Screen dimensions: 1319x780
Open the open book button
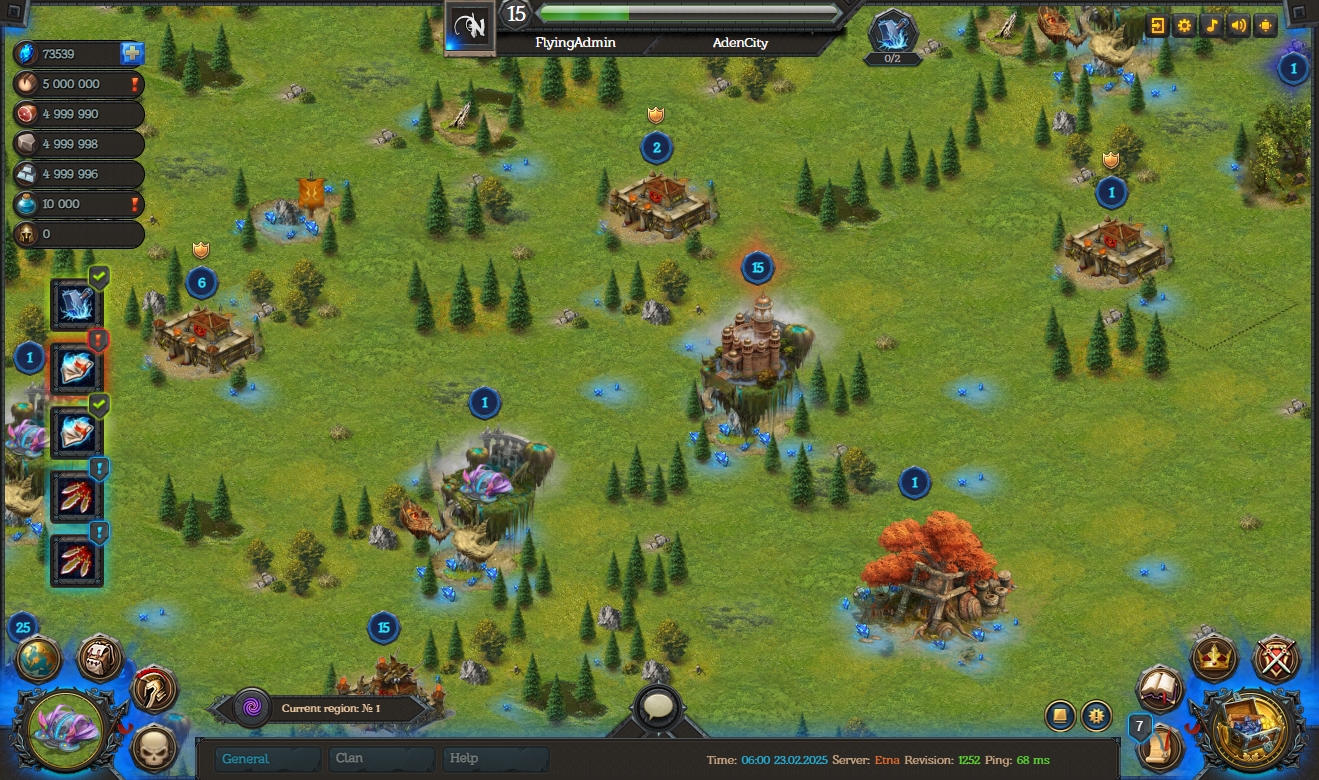1160,689
